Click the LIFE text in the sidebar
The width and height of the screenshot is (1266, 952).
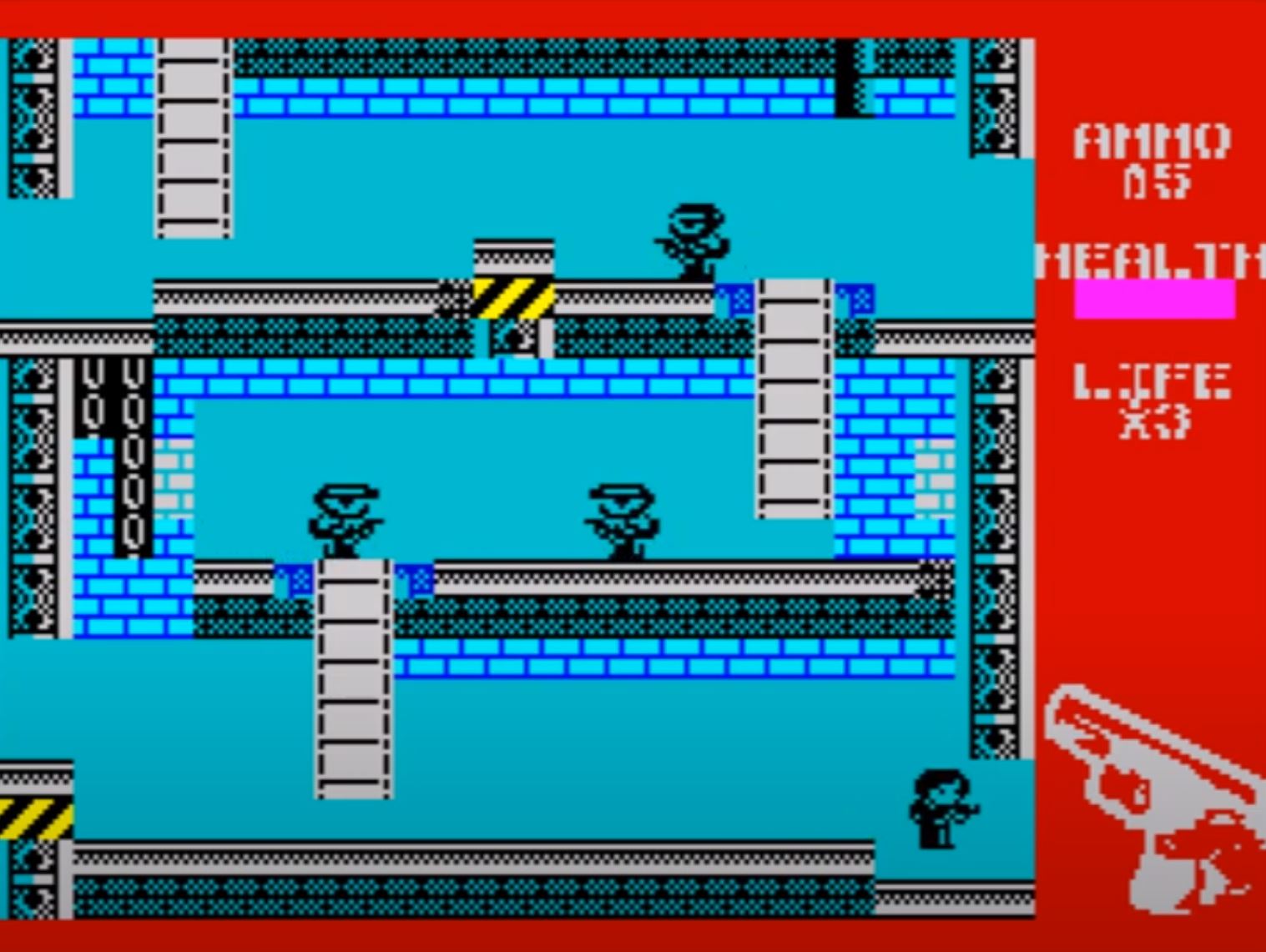1152,382
